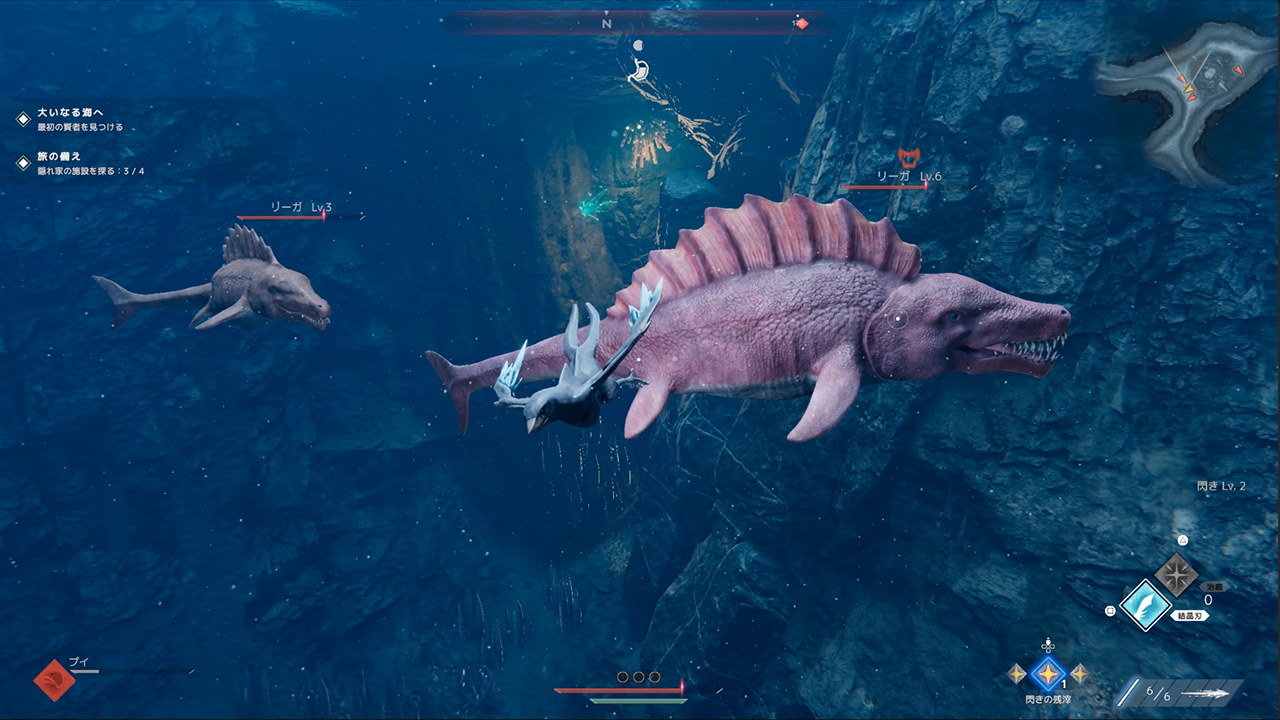Activate the 結晶刃 feather skill icon

(1145, 605)
